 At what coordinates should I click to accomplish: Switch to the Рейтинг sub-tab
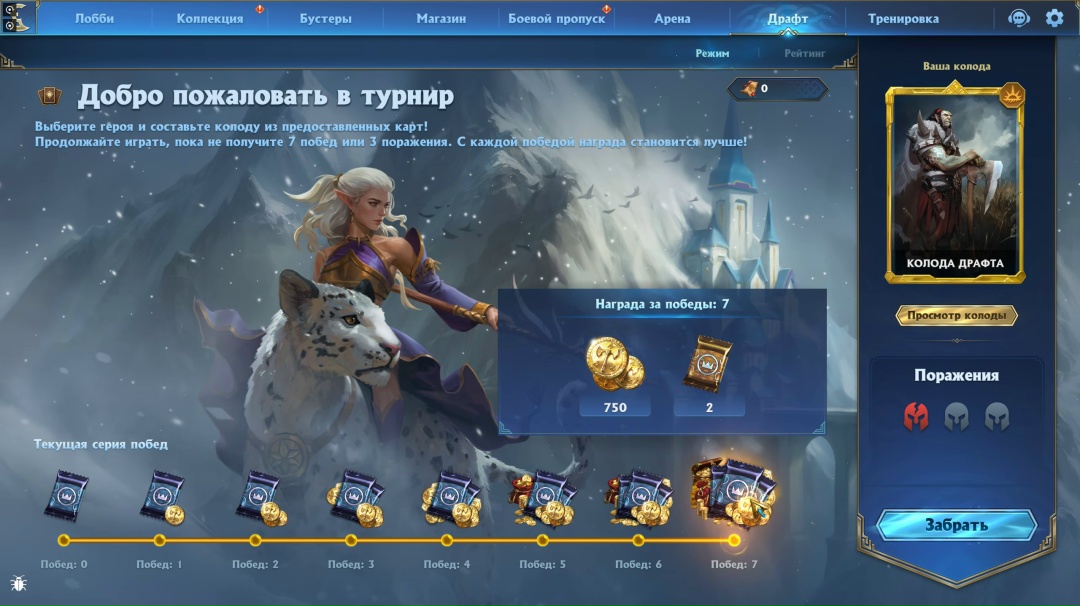pyautogui.click(x=805, y=53)
